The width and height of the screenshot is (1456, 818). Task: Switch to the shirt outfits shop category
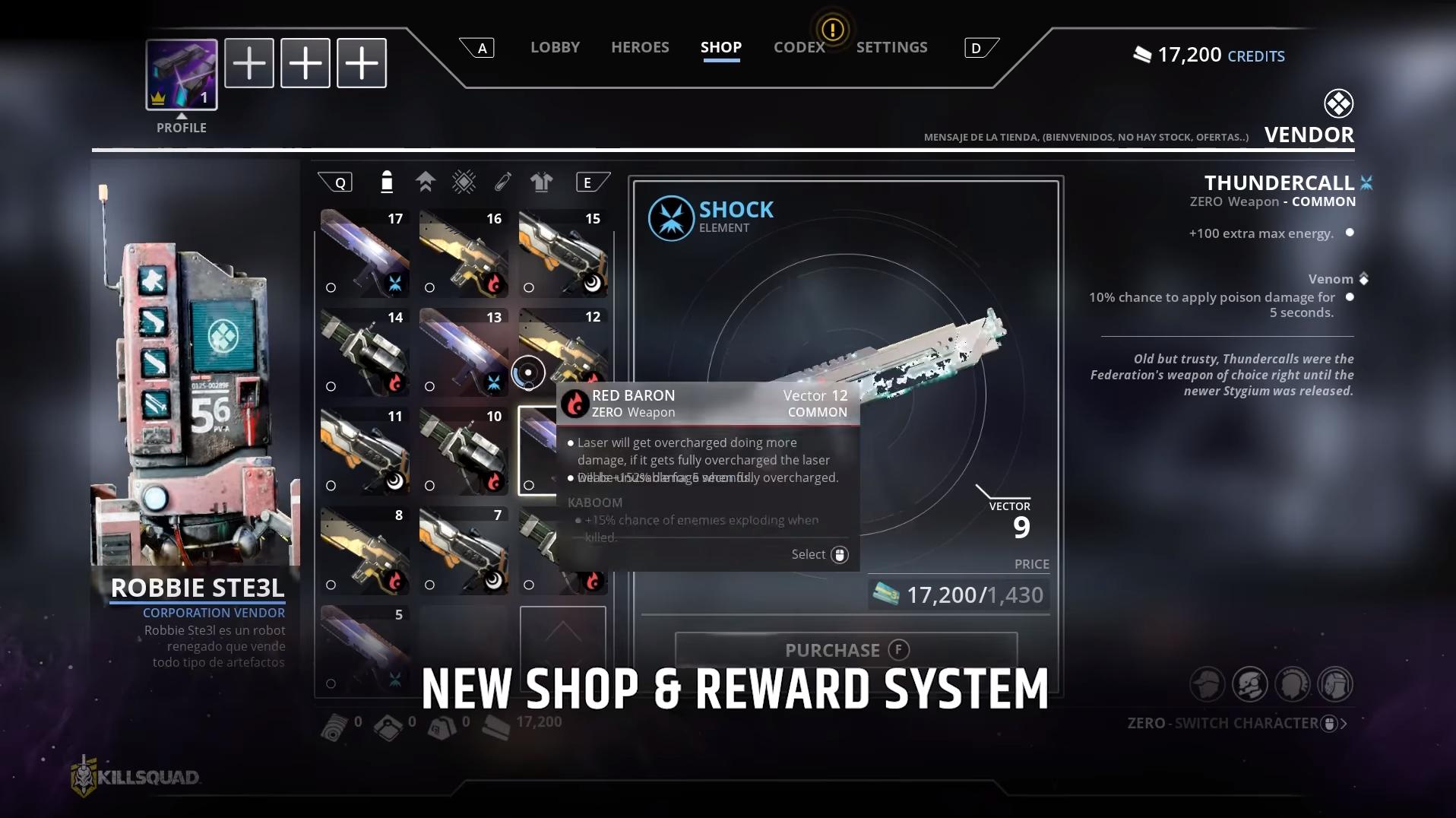click(x=541, y=182)
